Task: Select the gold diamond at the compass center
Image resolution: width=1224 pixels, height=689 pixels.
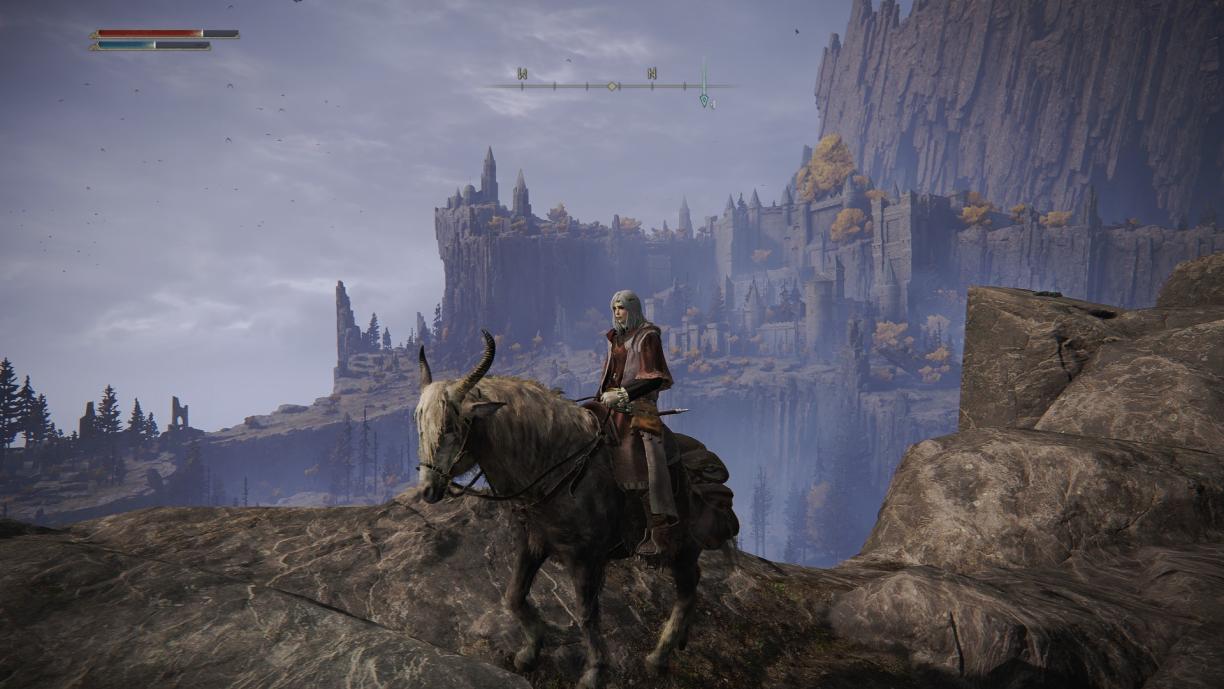Action: coord(612,86)
